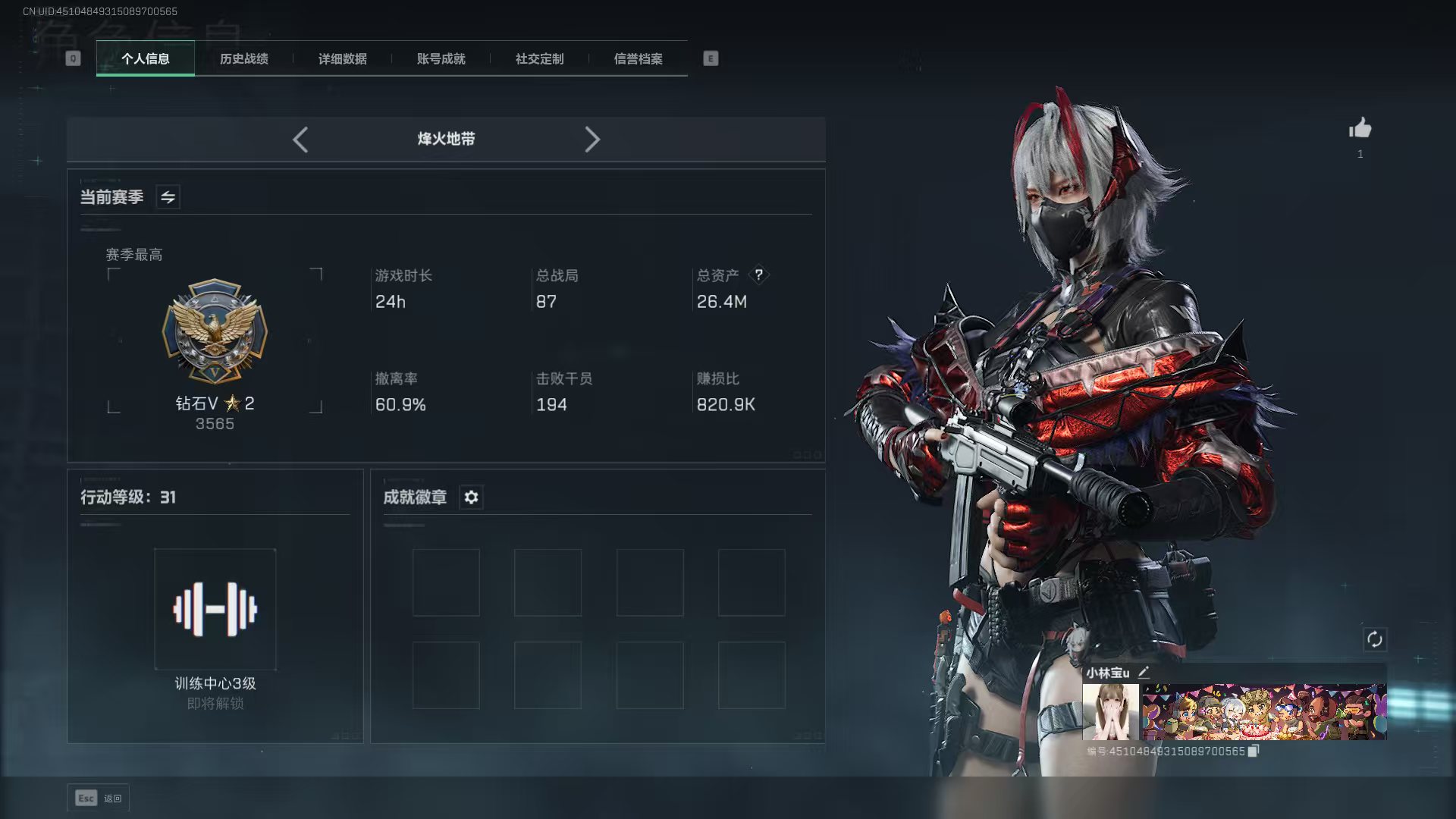
Task: Select the 训练中心3级 dumbbell icon
Action: coord(215,608)
